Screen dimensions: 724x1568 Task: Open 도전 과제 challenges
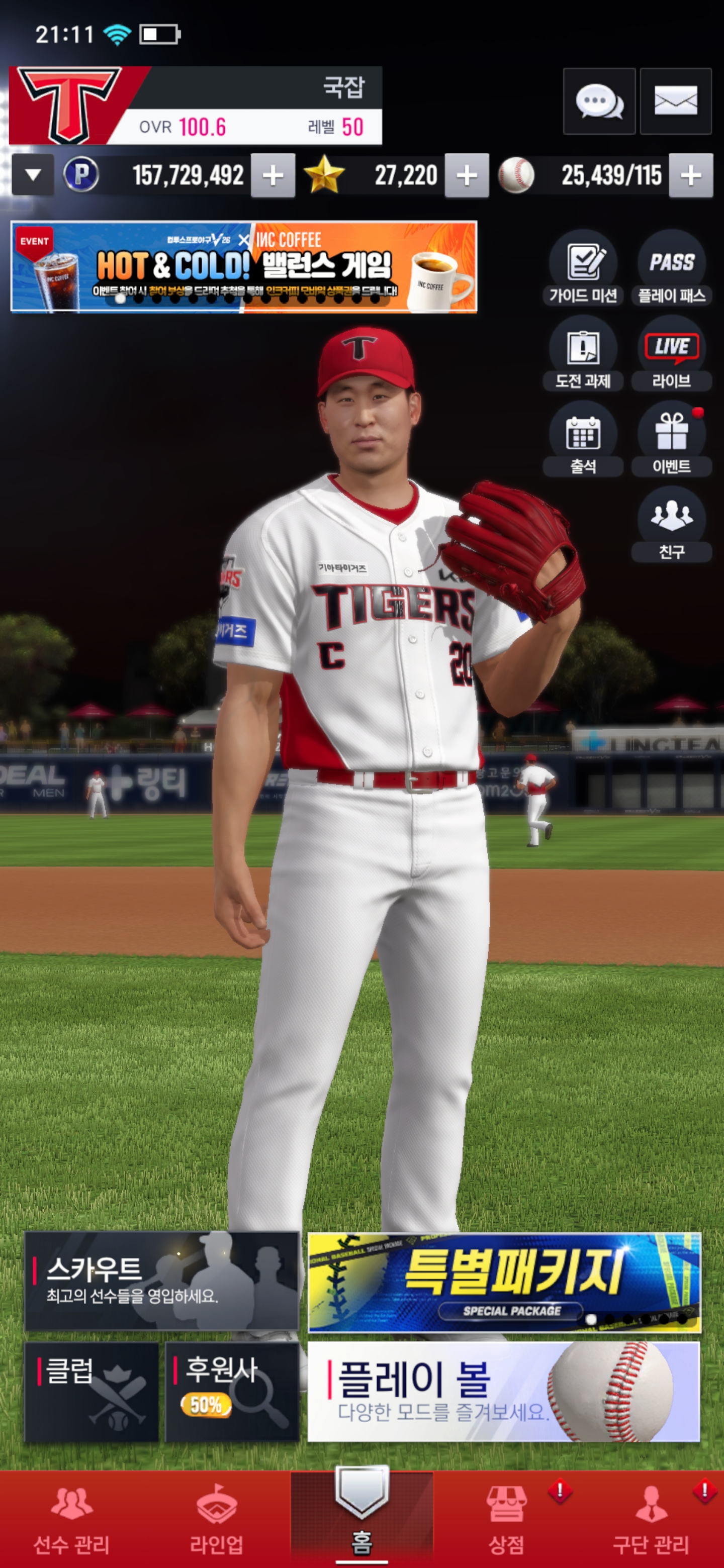[583, 353]
